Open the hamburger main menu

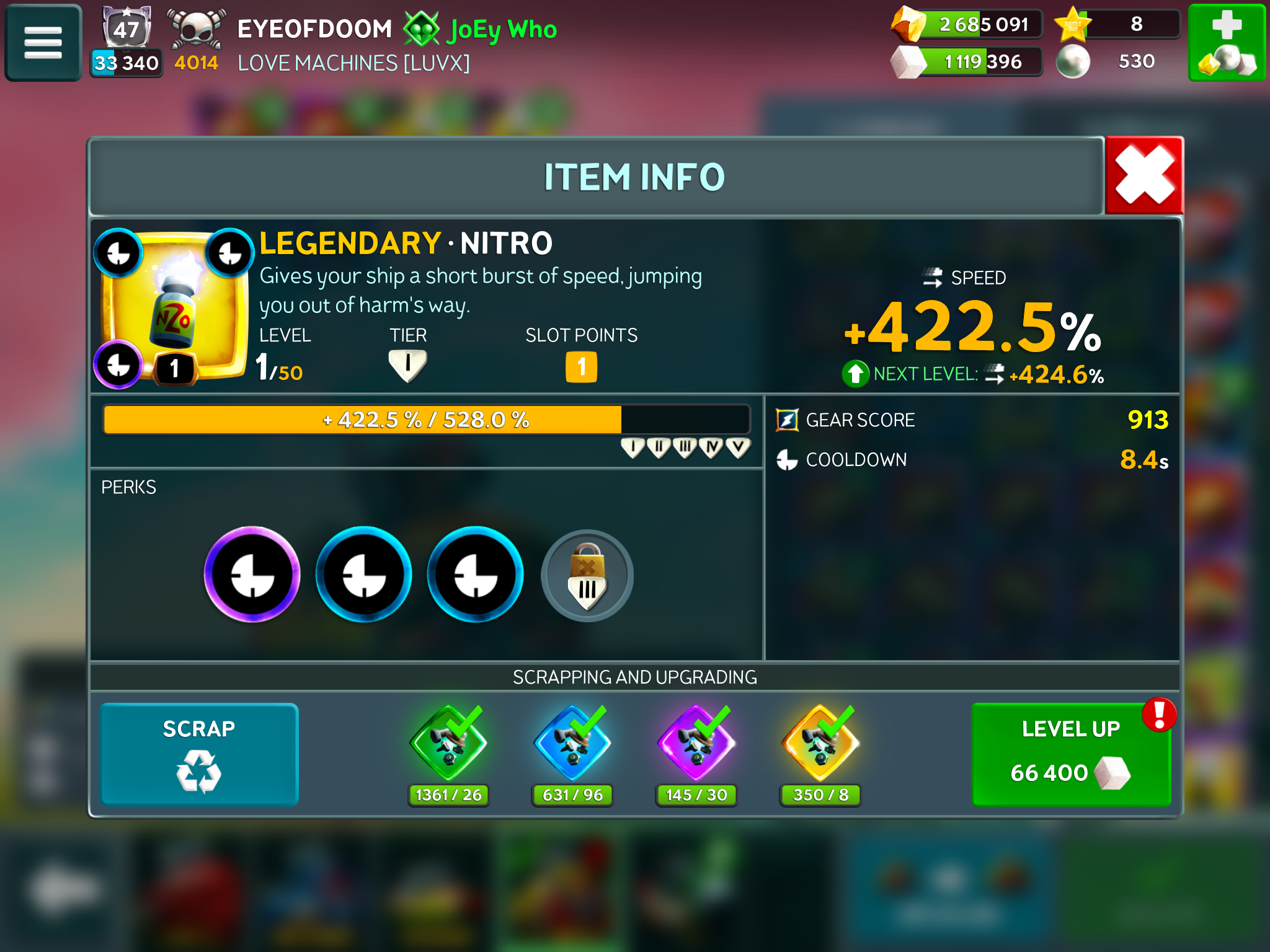(x=43, y=43)
